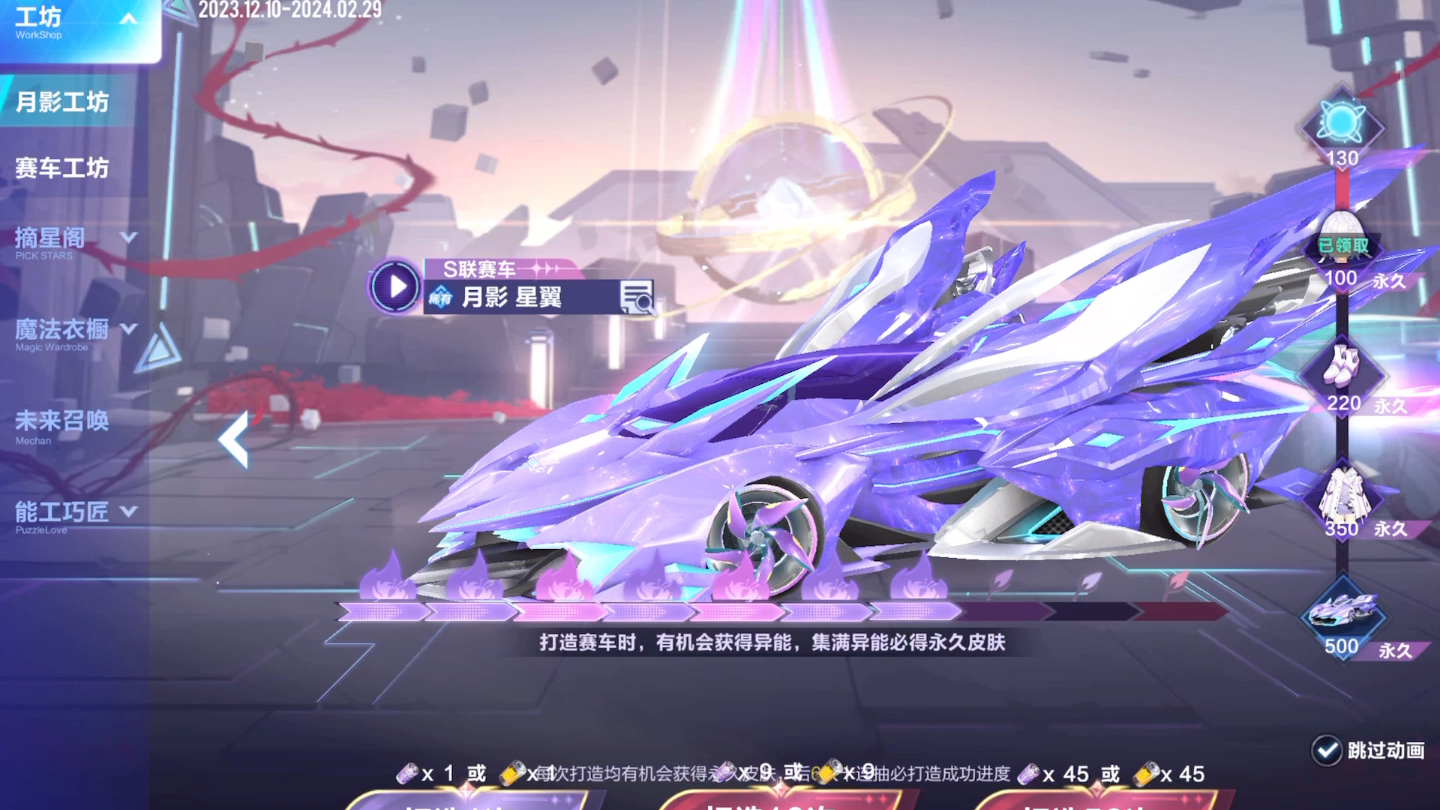Image resolution: width=1440 pixels, height=810 pixels.
Task: Inspect the 350 milestone outfit reward
Action: coord(1341,495)
